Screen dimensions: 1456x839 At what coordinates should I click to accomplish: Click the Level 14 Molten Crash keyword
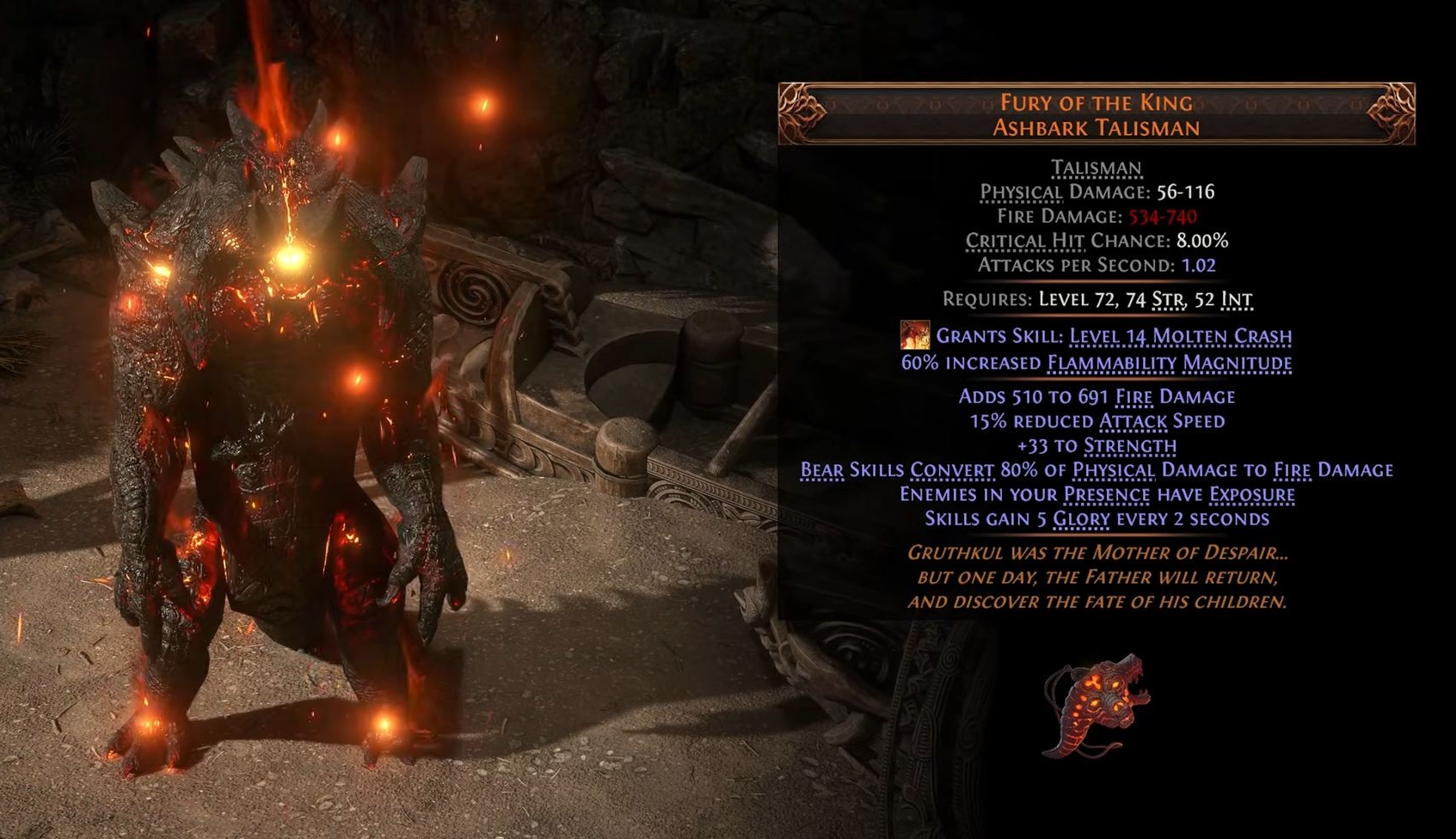(1180, 336)
